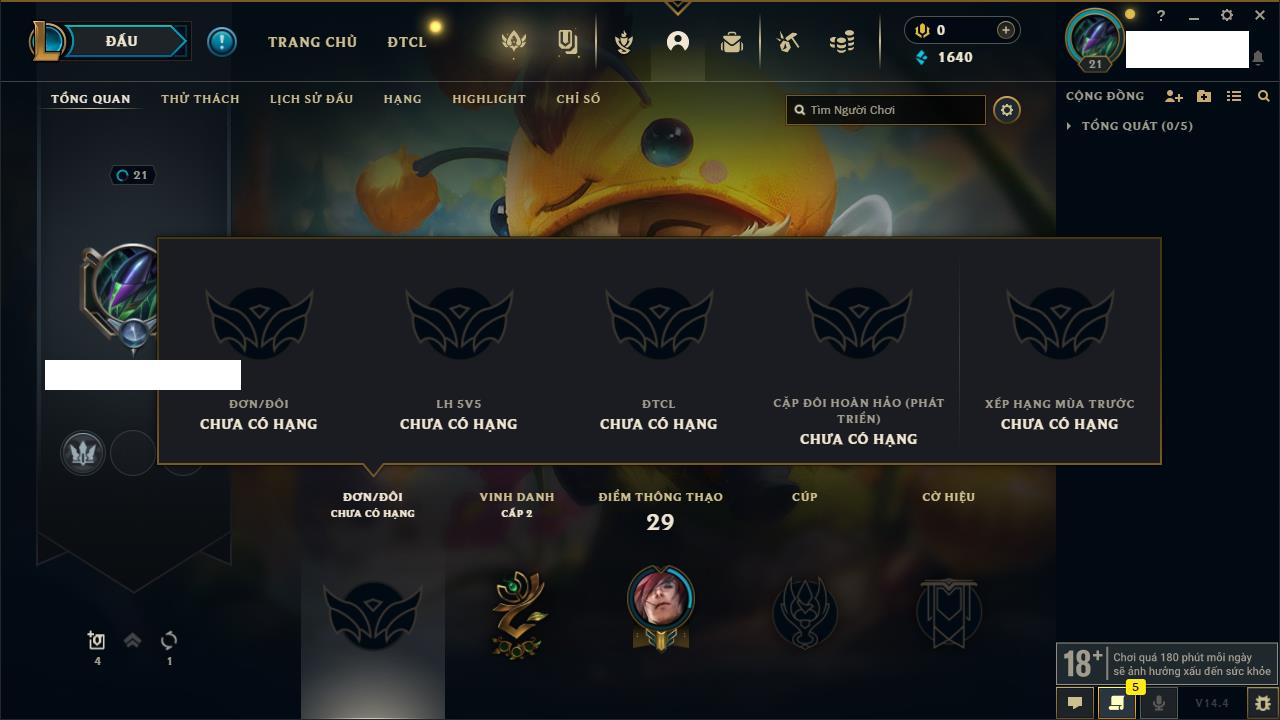Open the profile icon in top navigation

coord(678,42)
